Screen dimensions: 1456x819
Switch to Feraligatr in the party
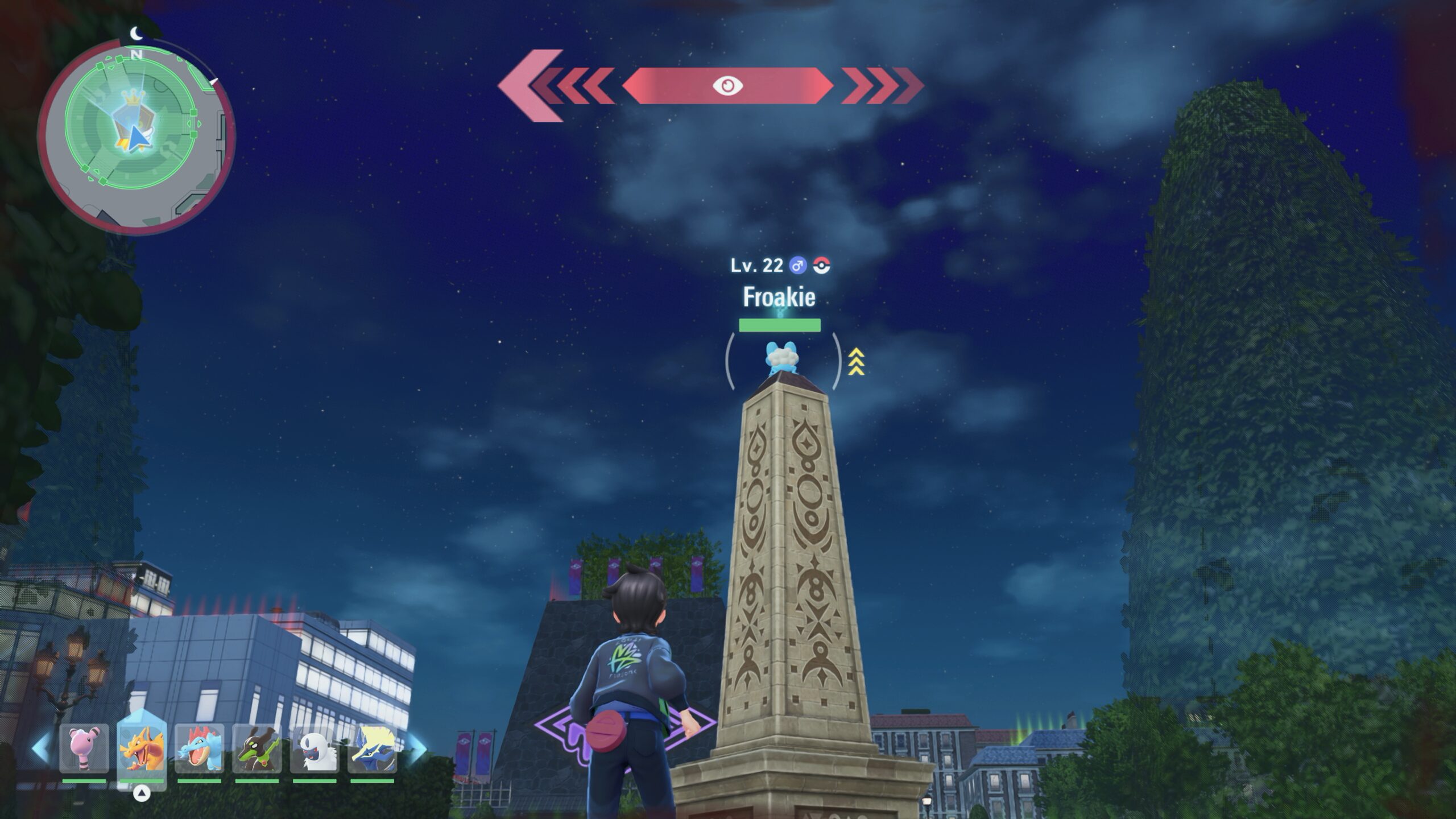[x=199, y=748]
